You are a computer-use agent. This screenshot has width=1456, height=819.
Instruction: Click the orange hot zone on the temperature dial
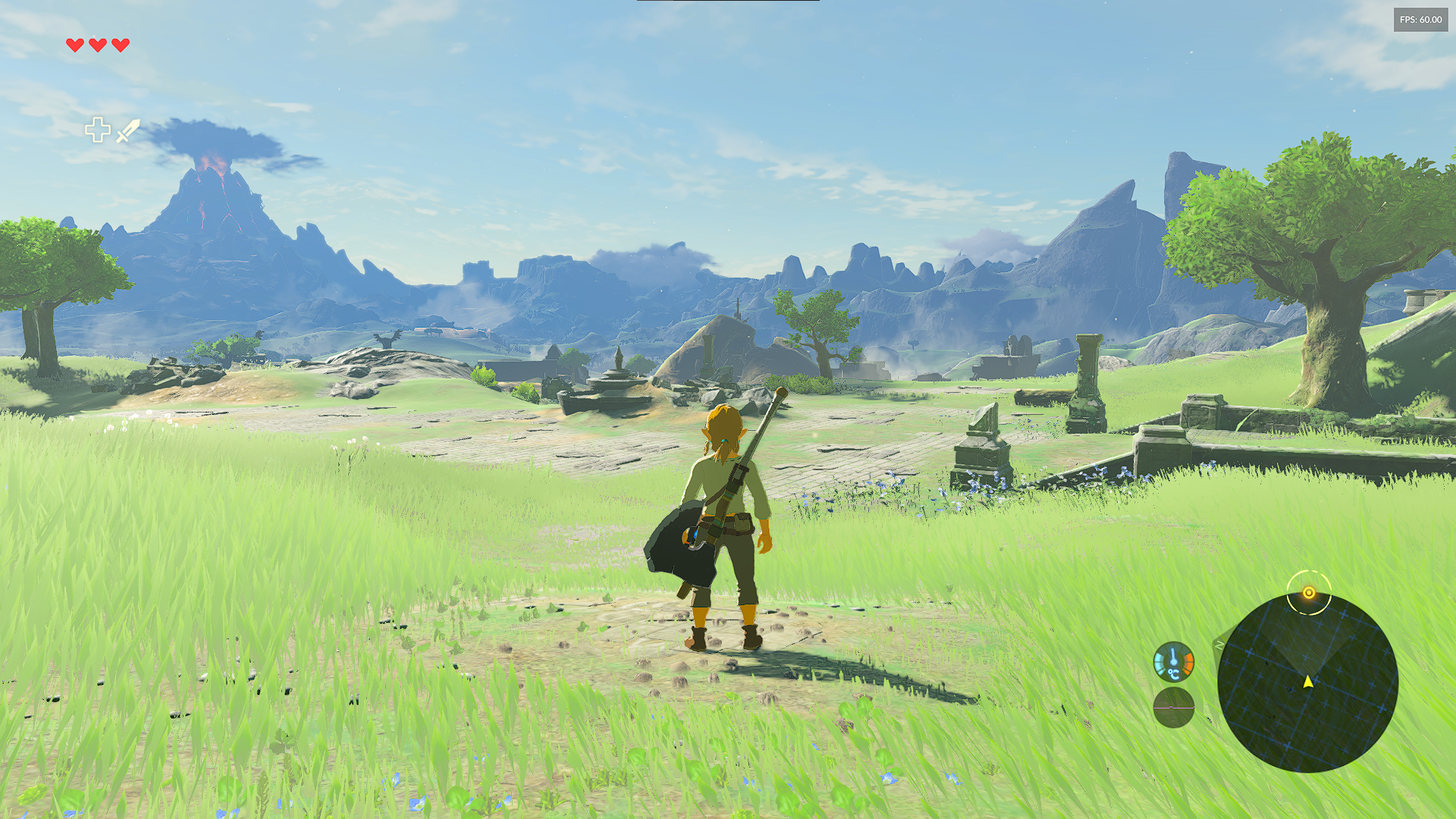1188,662
